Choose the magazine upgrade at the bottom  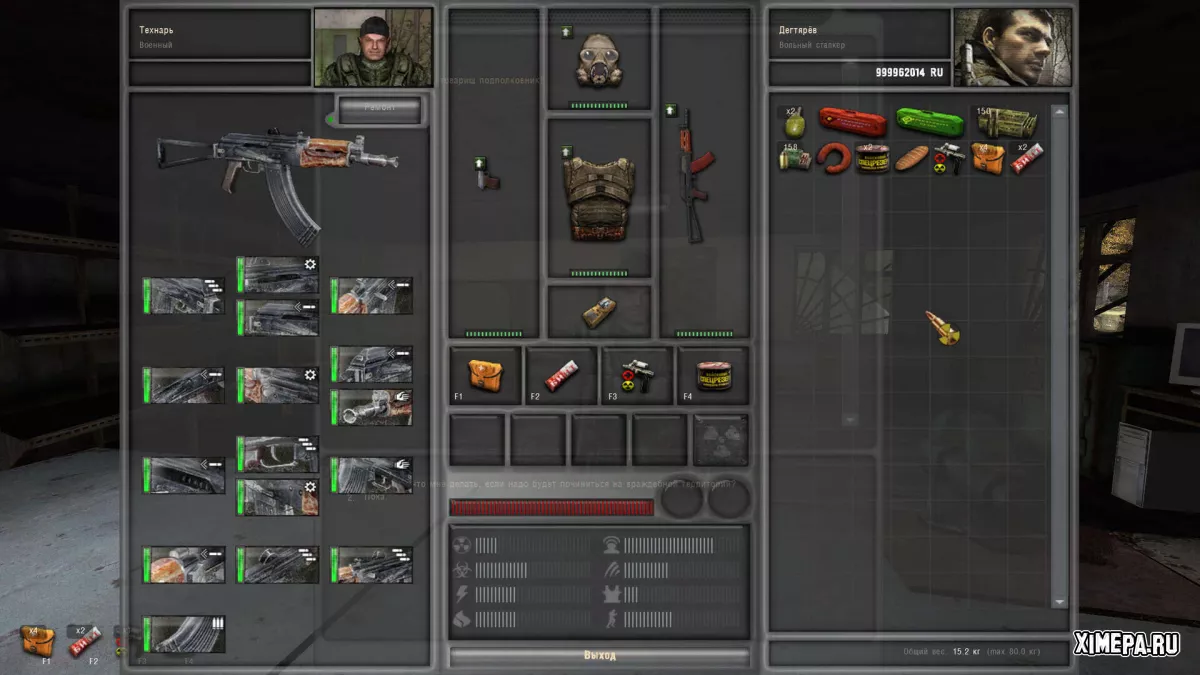pos(184,635)
